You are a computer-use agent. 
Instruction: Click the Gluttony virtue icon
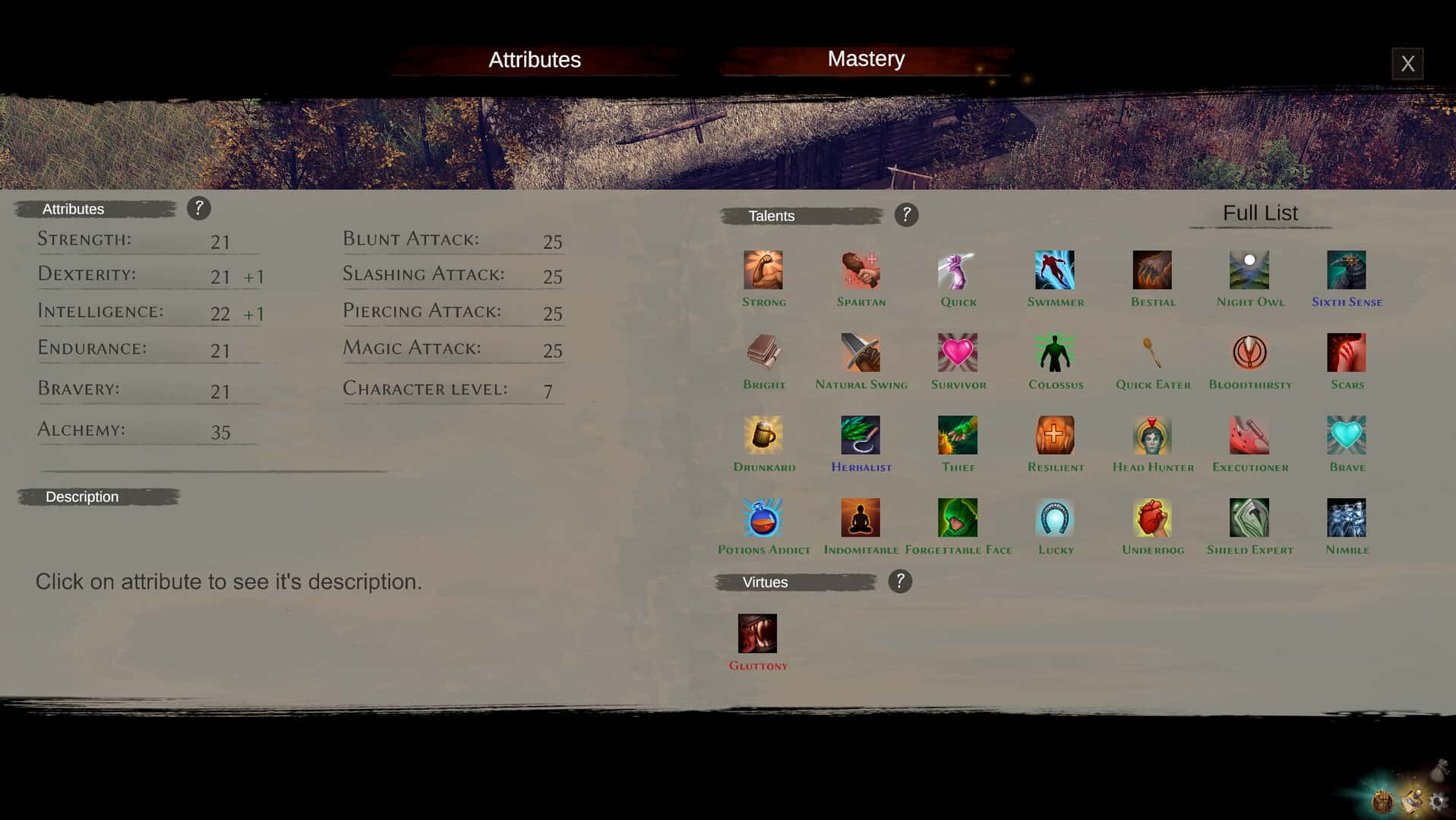(x=758, y=632)
